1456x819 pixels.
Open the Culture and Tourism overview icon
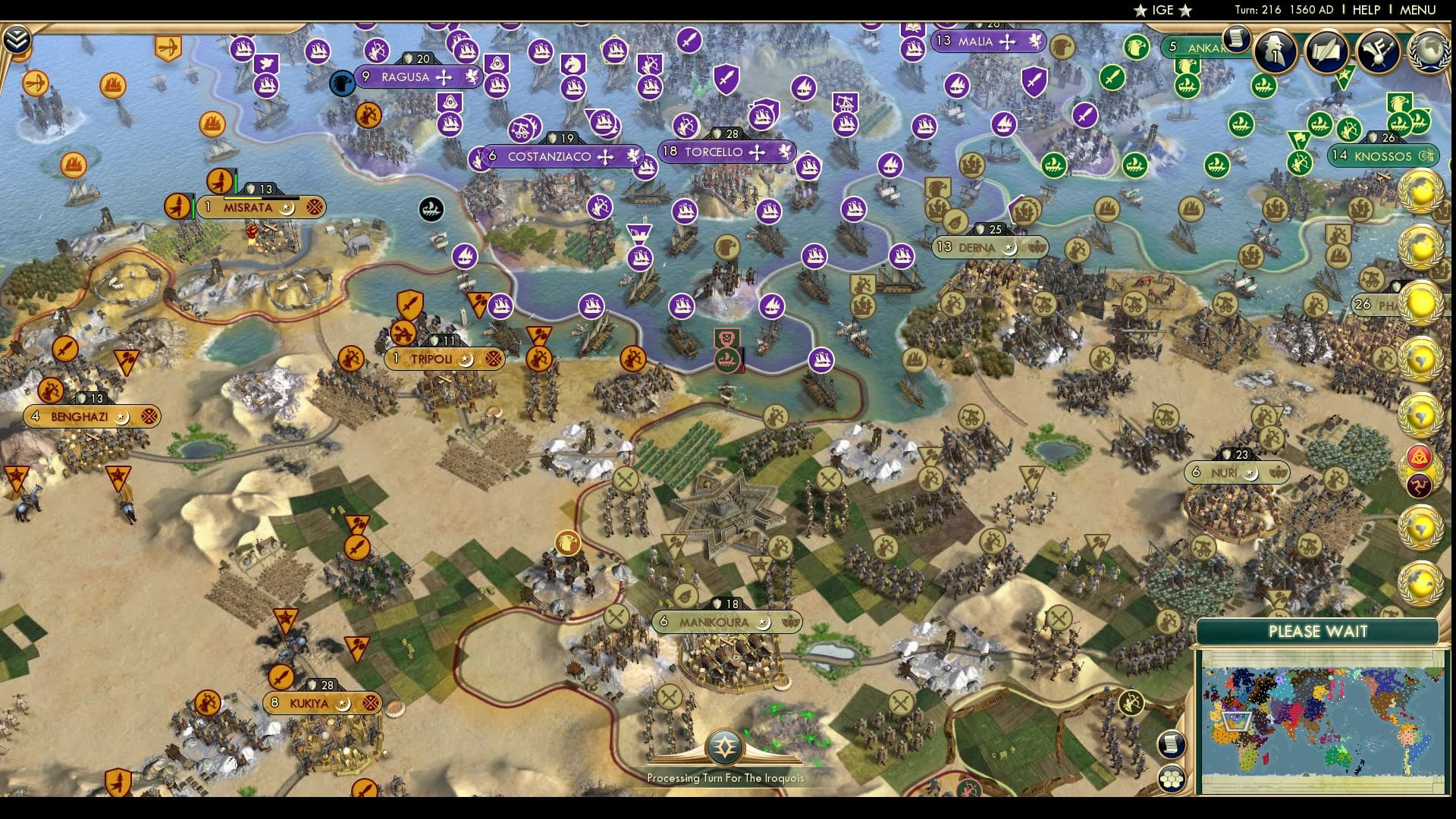[x=1378, y=49]
